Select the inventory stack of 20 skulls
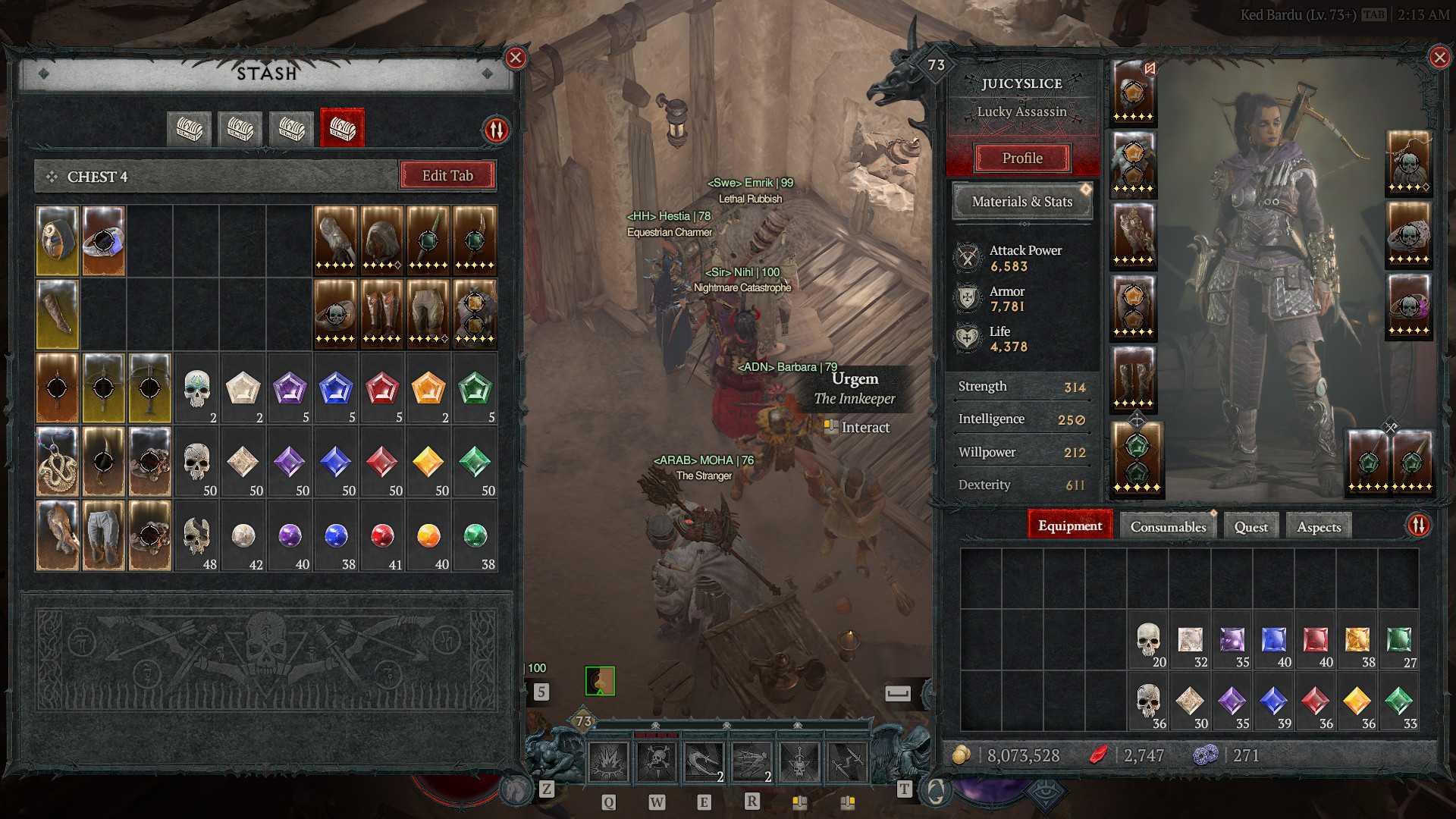The image size is (1456, 819). (1148, 642)
